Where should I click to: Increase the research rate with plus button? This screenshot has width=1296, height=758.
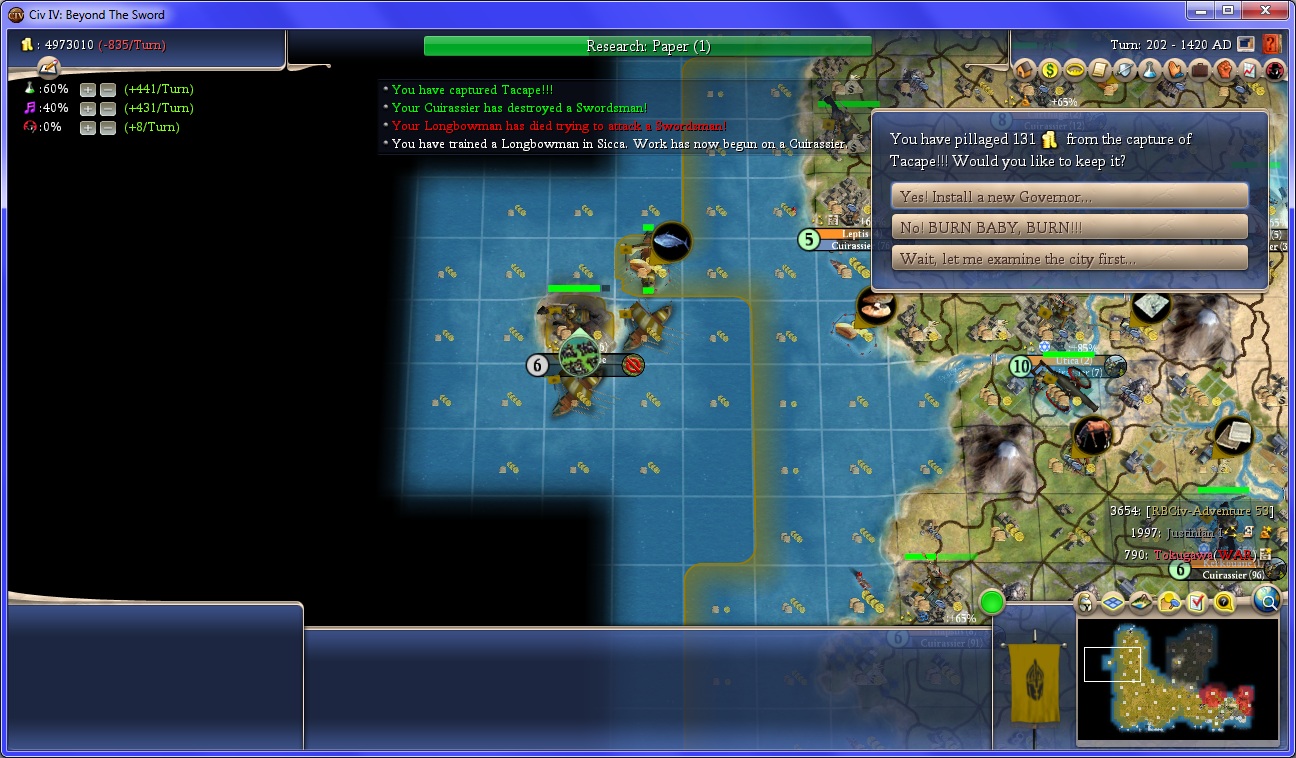click(88, 89)
